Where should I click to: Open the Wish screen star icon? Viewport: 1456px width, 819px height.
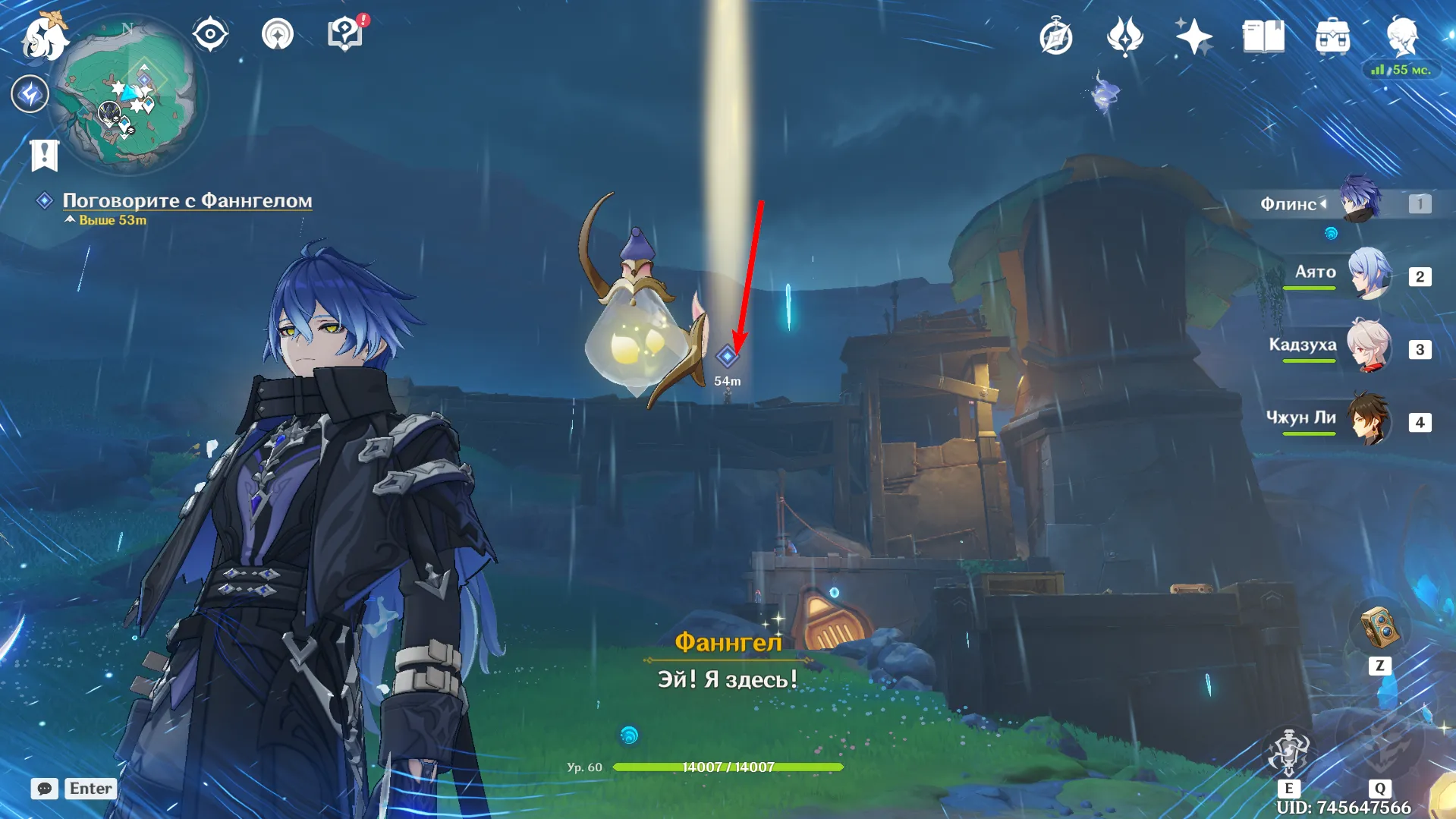pos(1193,33)
